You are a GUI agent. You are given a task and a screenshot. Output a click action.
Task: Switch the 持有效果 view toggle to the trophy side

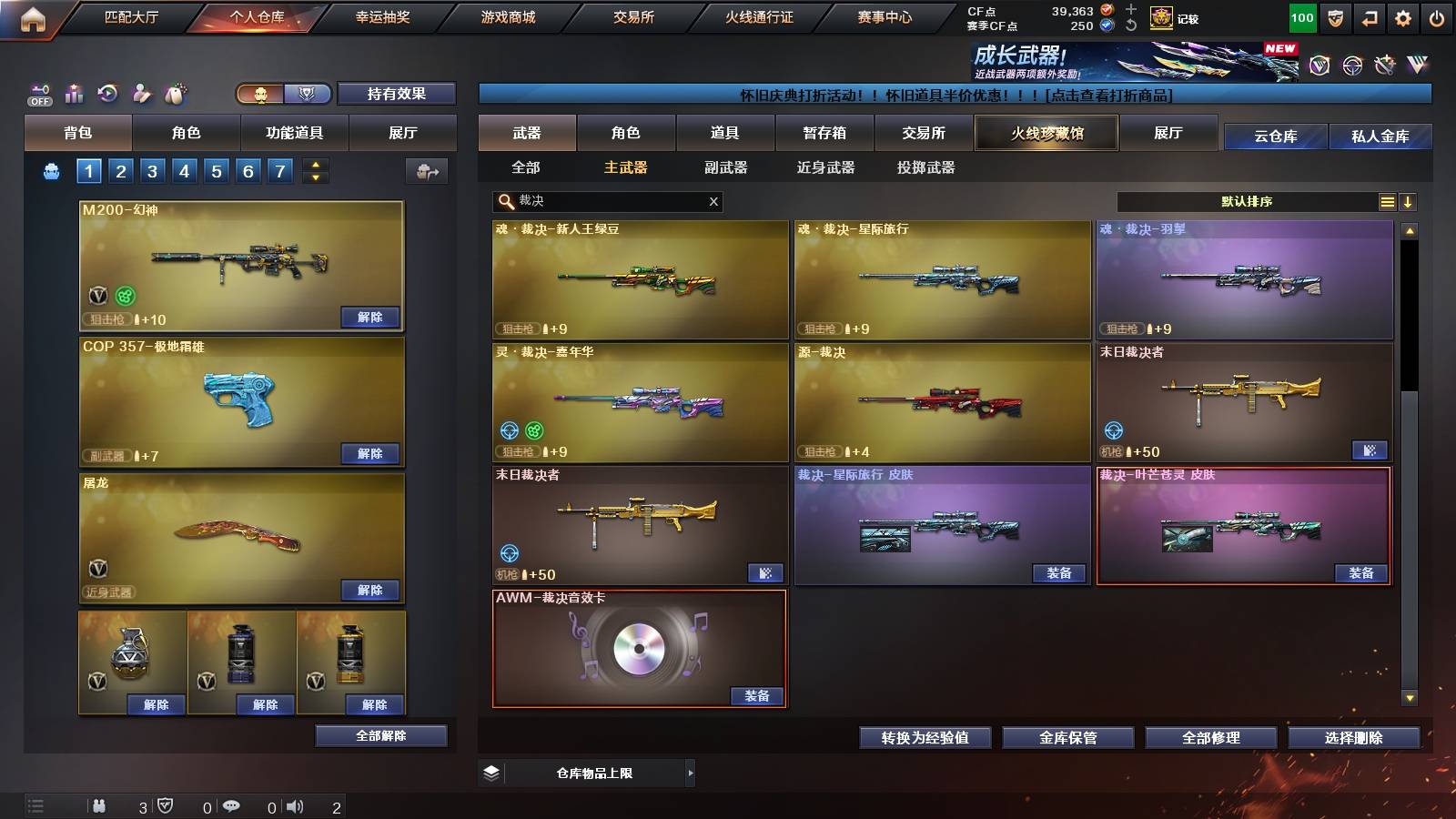(308, 94)
